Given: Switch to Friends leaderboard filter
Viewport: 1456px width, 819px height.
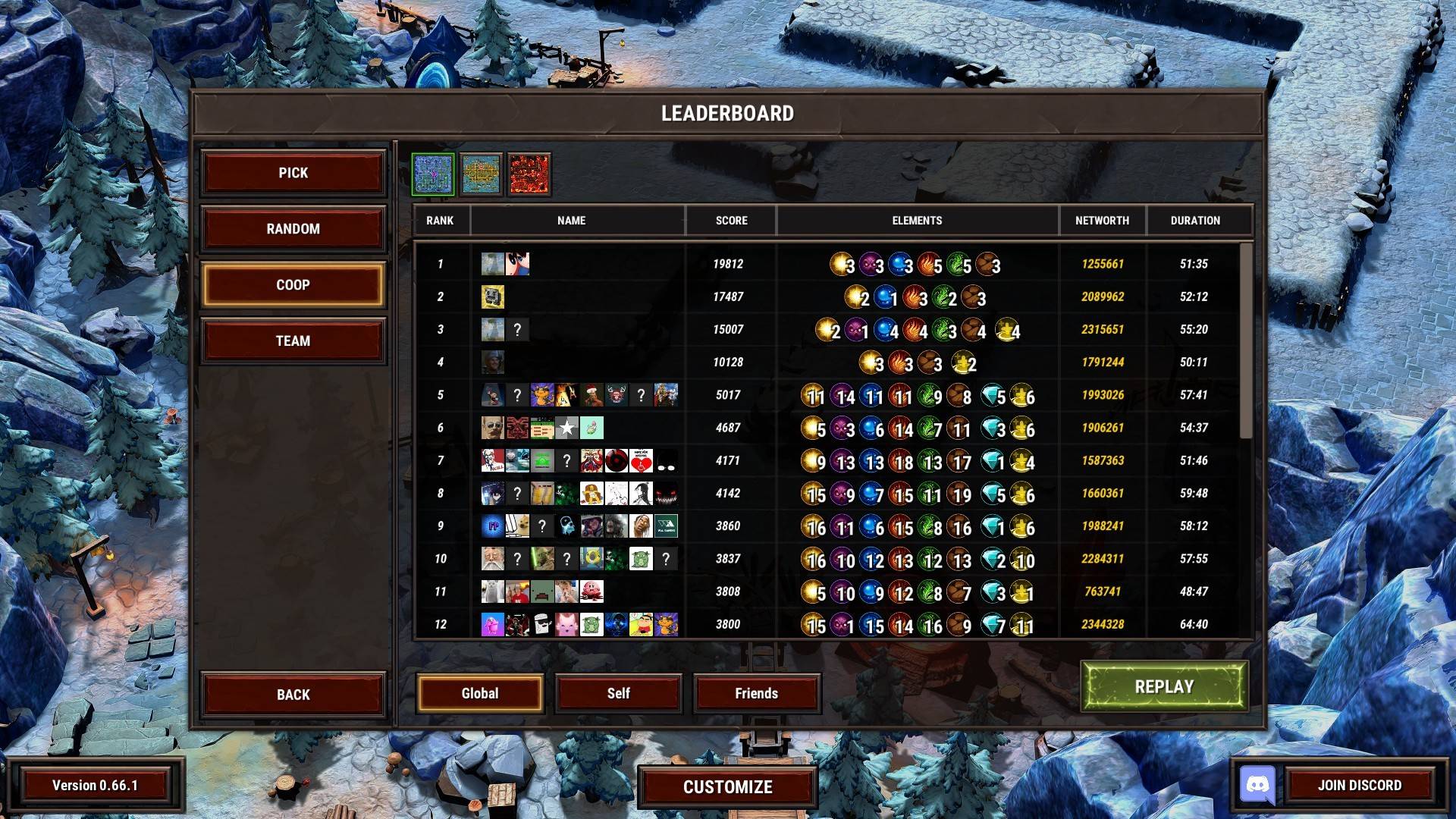Looking at the screenshot, I should pos(756,693).
